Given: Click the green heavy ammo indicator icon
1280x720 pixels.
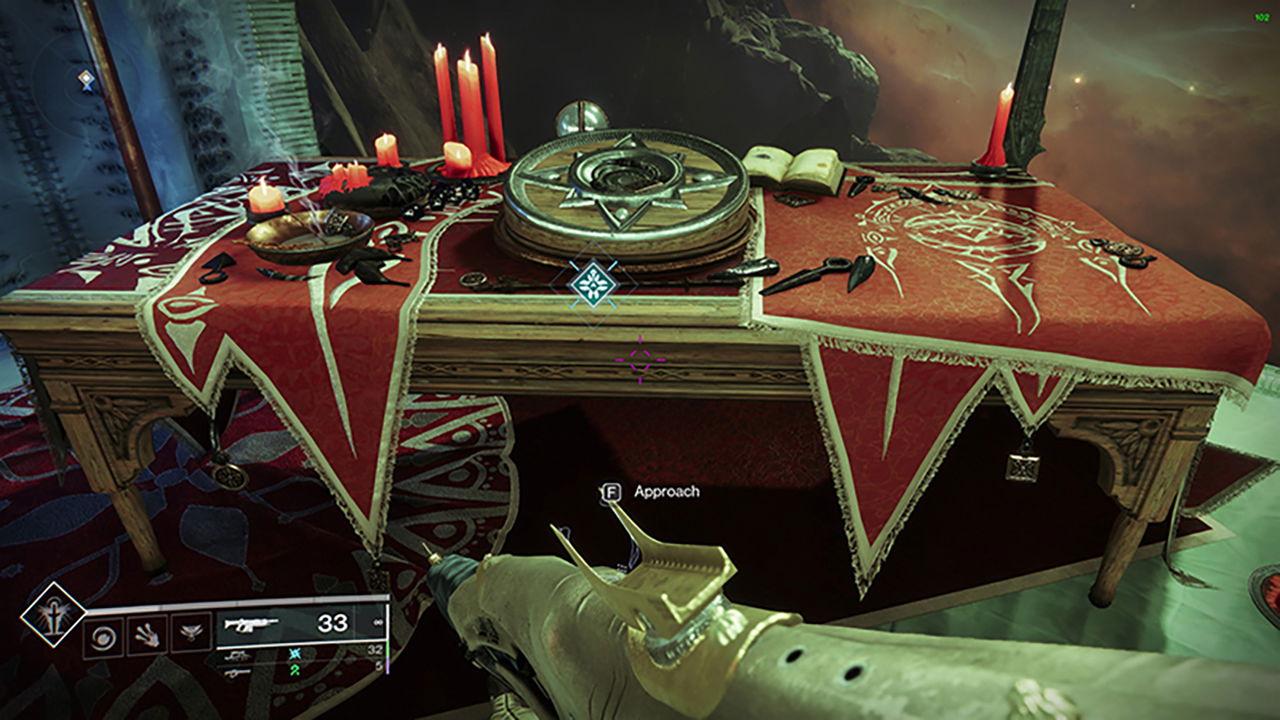Looking at the screenshot, I should tap(295, 672).
